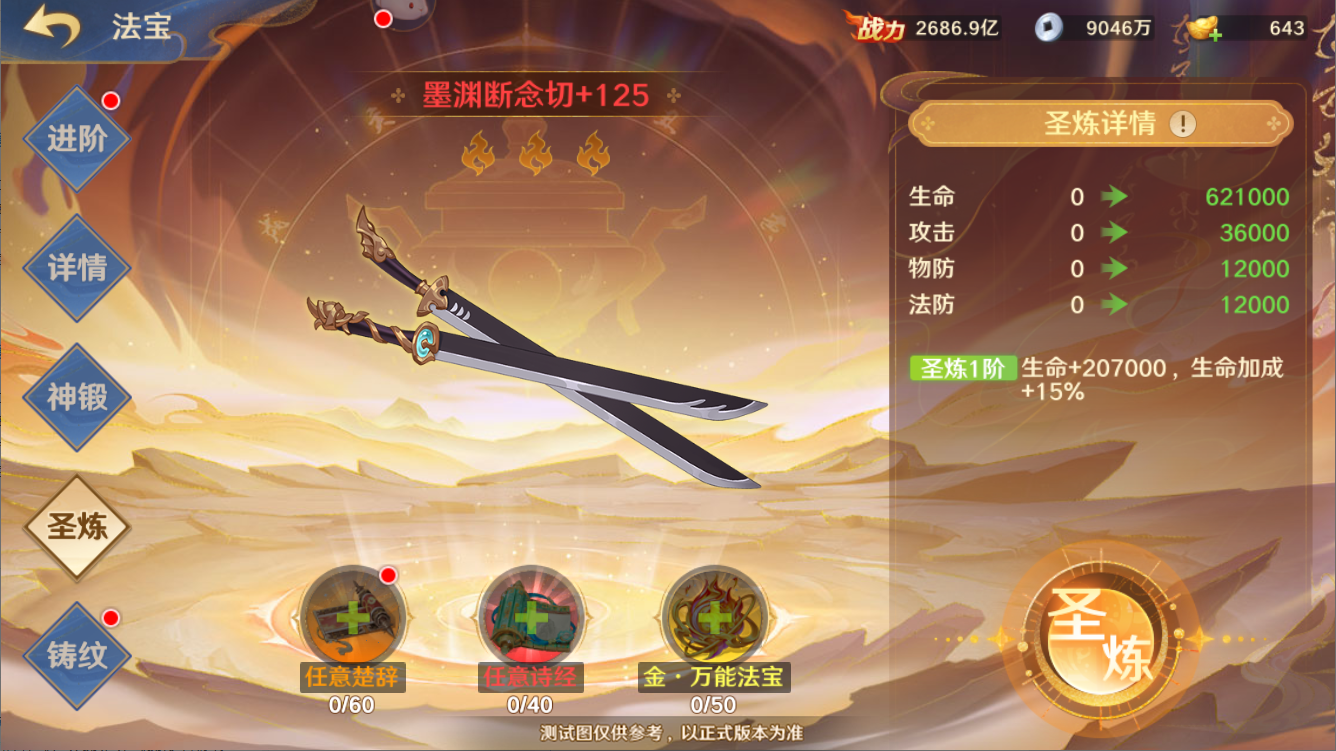
Task: Open the 详情 tab
Action: (77, 268)
